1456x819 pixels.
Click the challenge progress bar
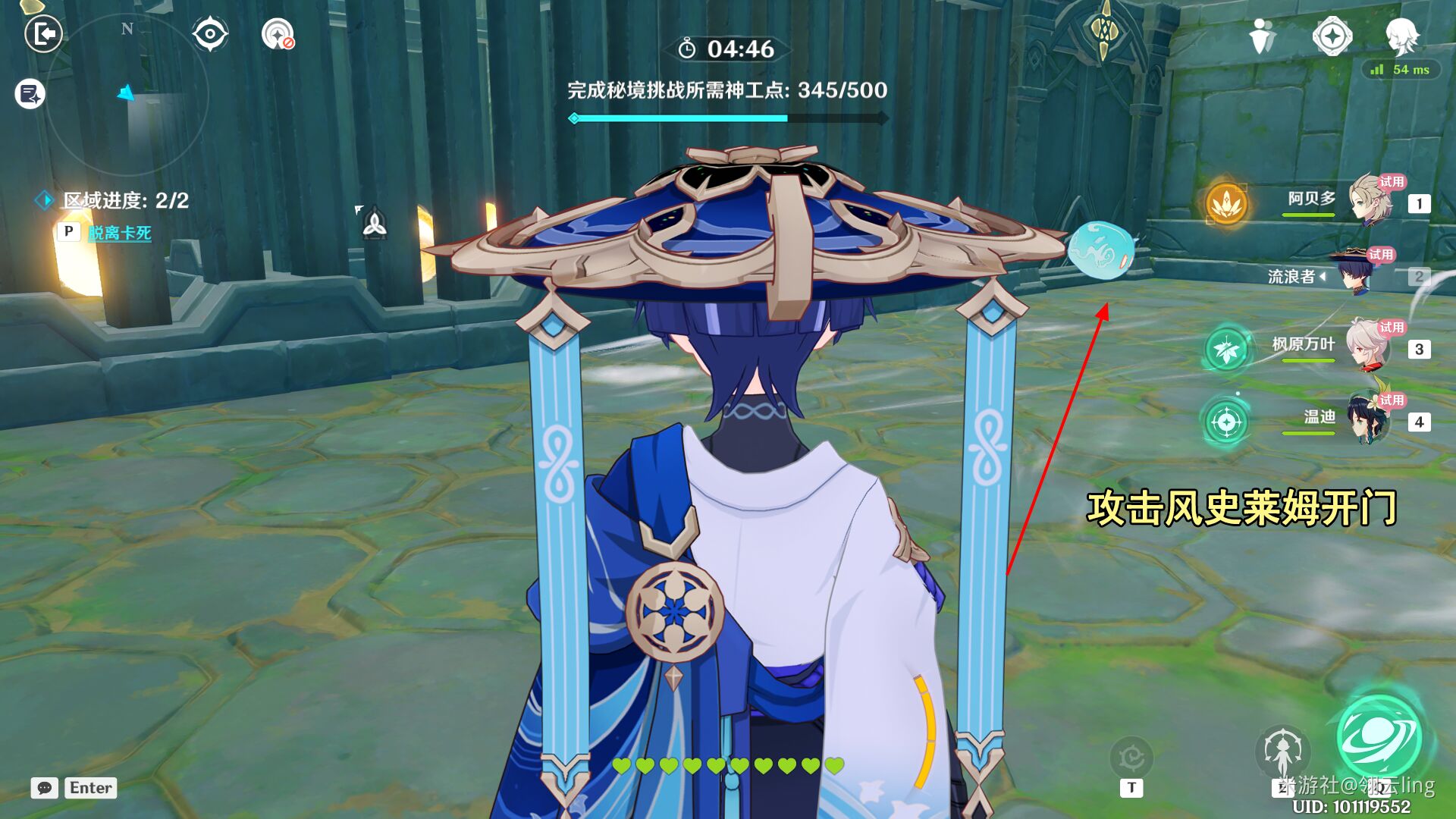(728, 118)
